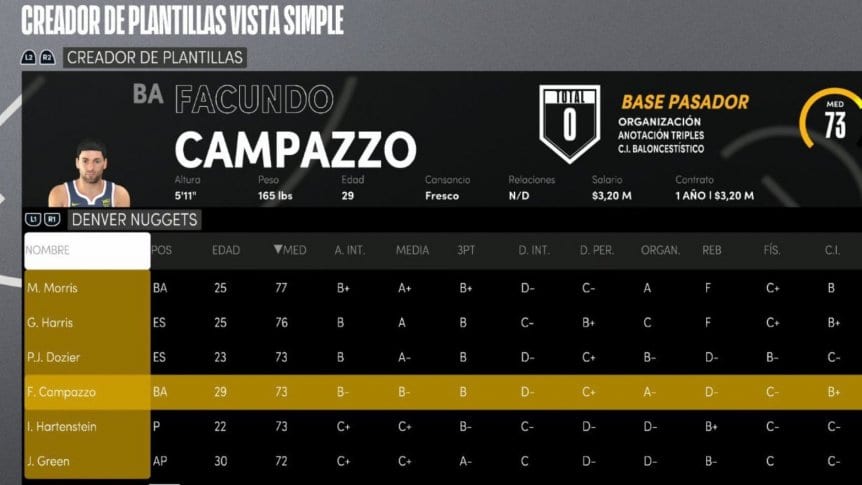Image resolution: width=862 pixels, height=485 pixels.
Task: Sort roster by MED overall column
Action: pyautogui.click(x=289, y=250)
